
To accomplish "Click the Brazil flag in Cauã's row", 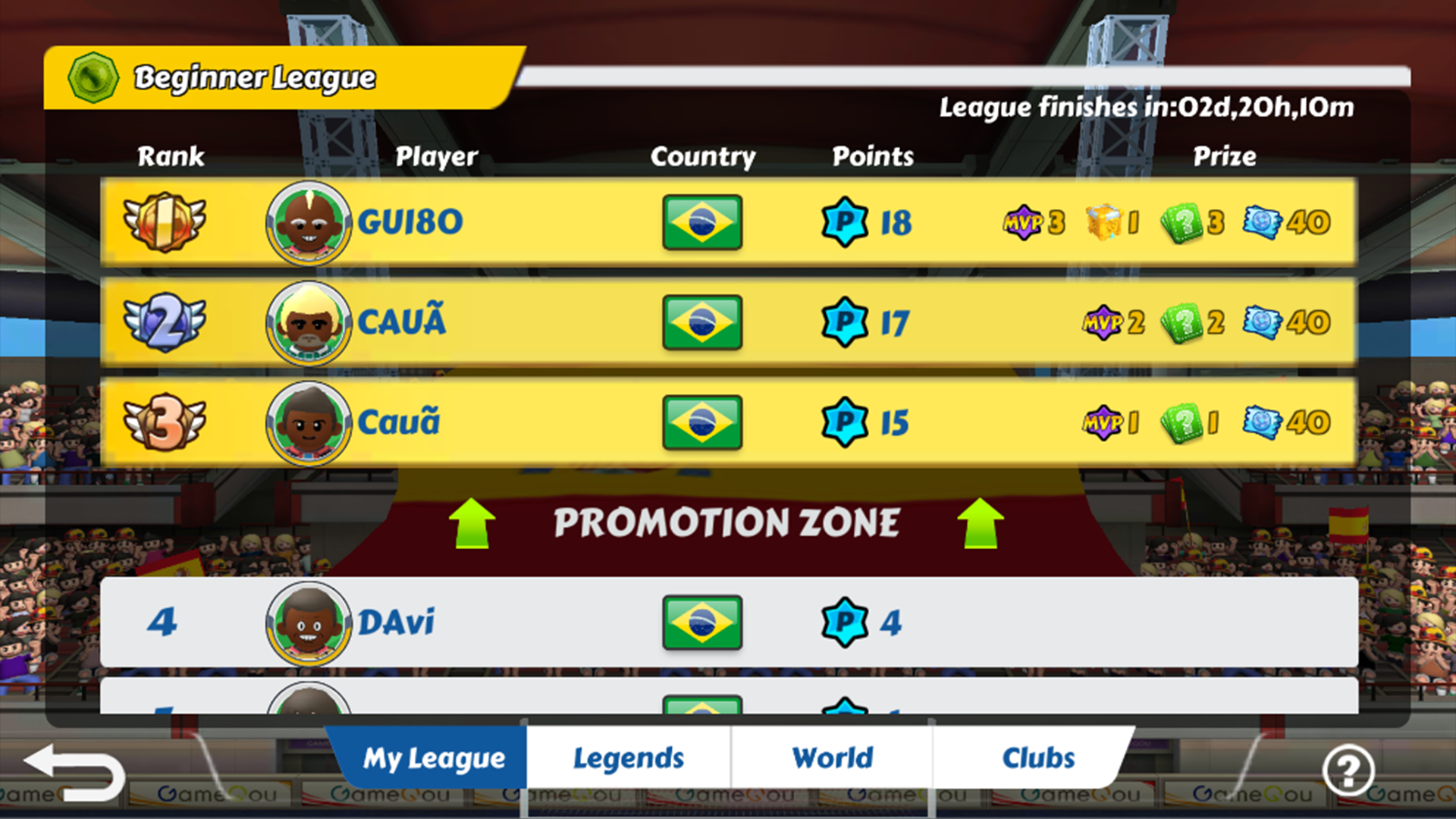I will [701, 422].
